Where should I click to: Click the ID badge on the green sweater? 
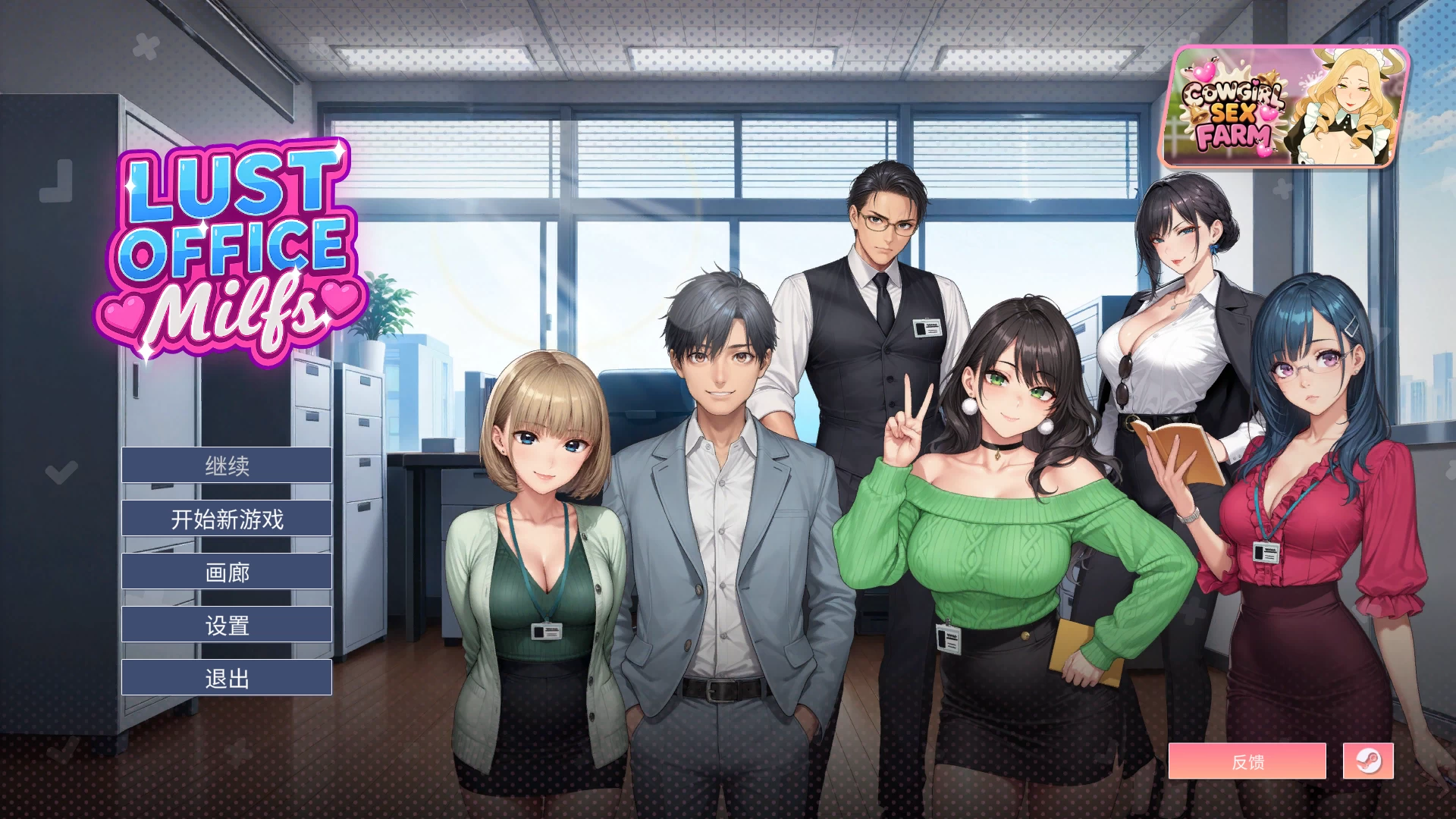tap(949, 639)
